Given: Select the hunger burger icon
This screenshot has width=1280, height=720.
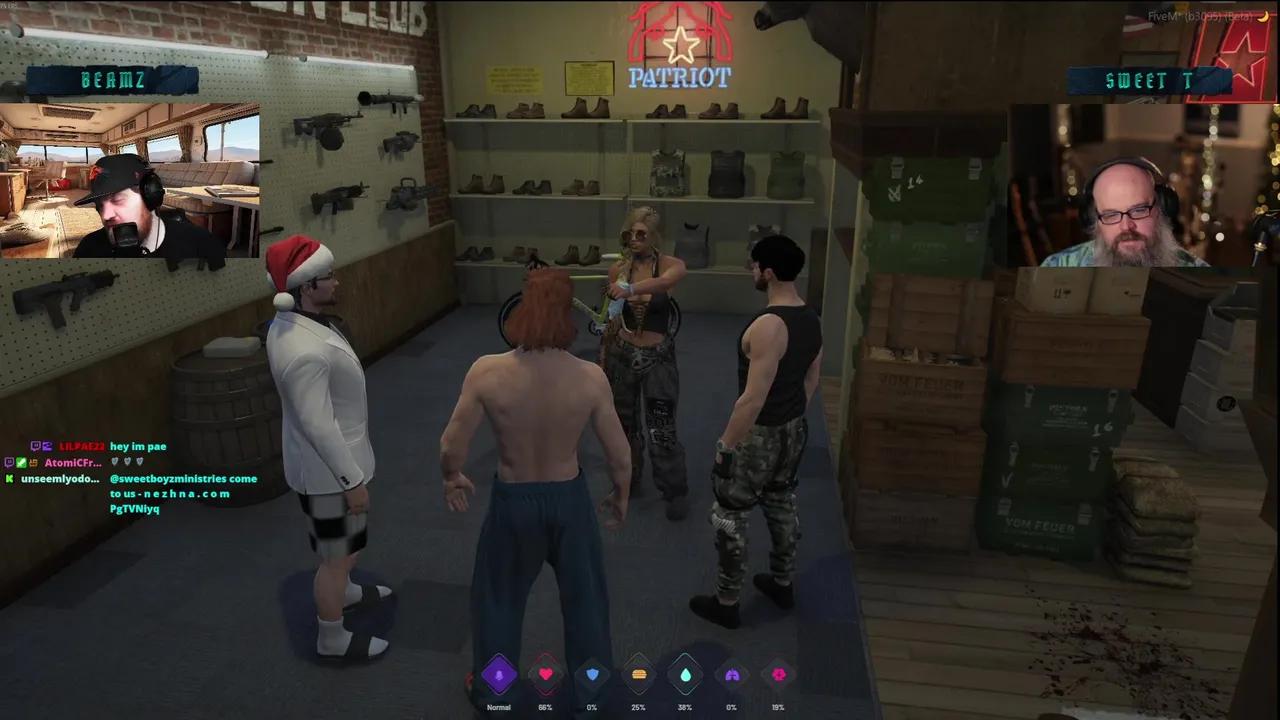Looking at the screenshot, I should point(638,674).
